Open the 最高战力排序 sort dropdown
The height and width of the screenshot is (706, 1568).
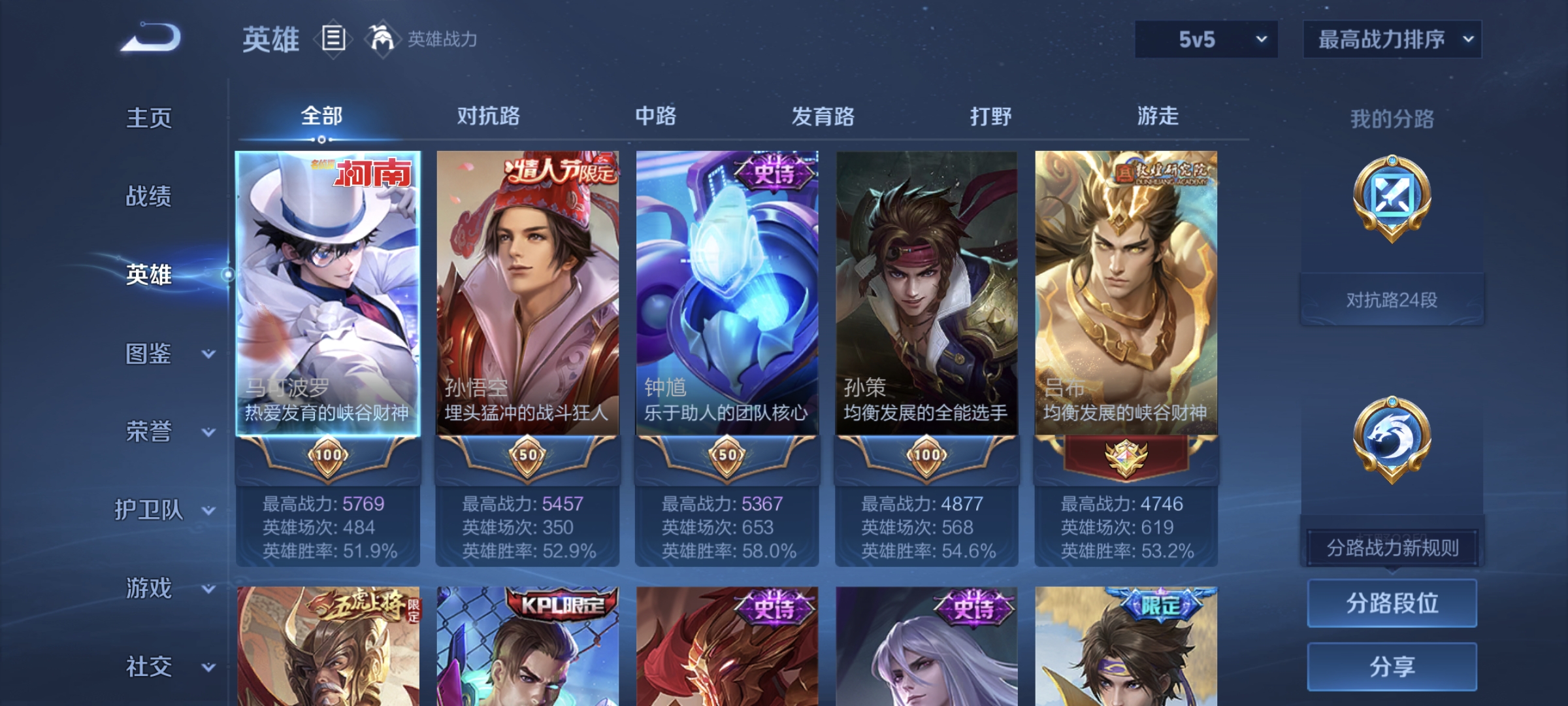[1392, 39]
